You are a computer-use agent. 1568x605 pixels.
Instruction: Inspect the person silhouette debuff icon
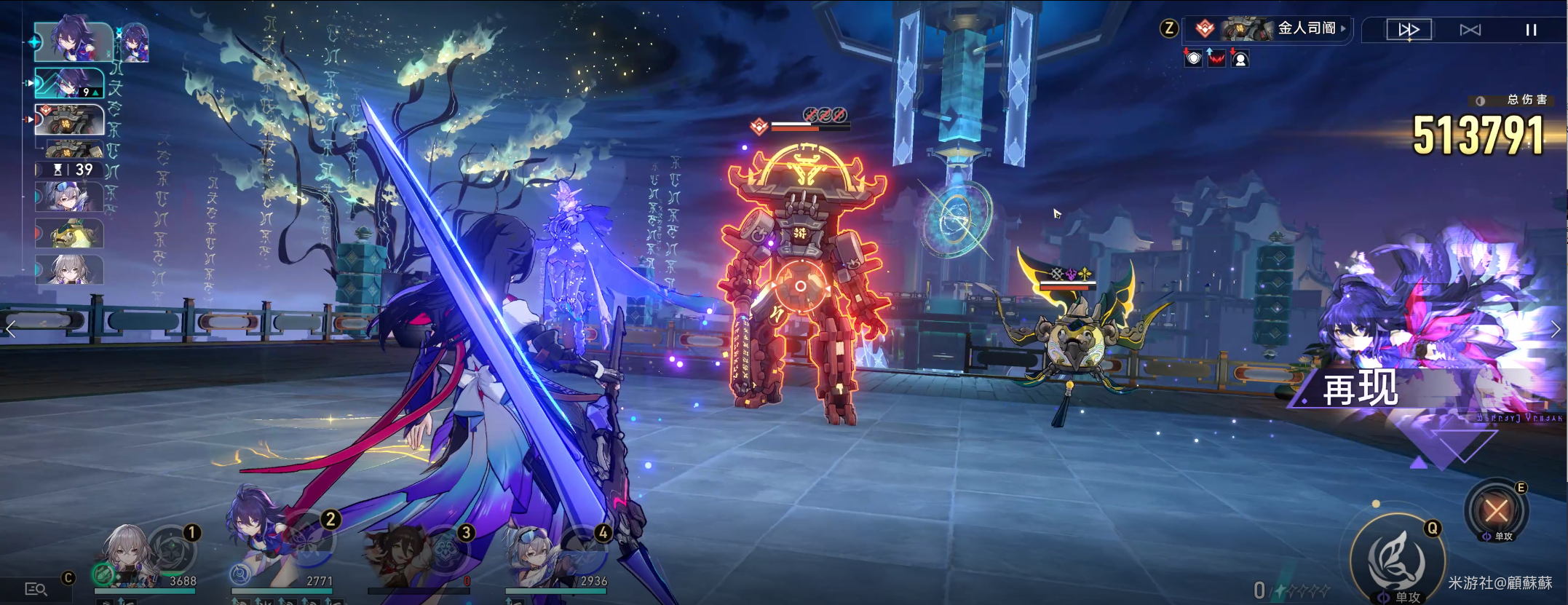click(x=1240, y=58)
